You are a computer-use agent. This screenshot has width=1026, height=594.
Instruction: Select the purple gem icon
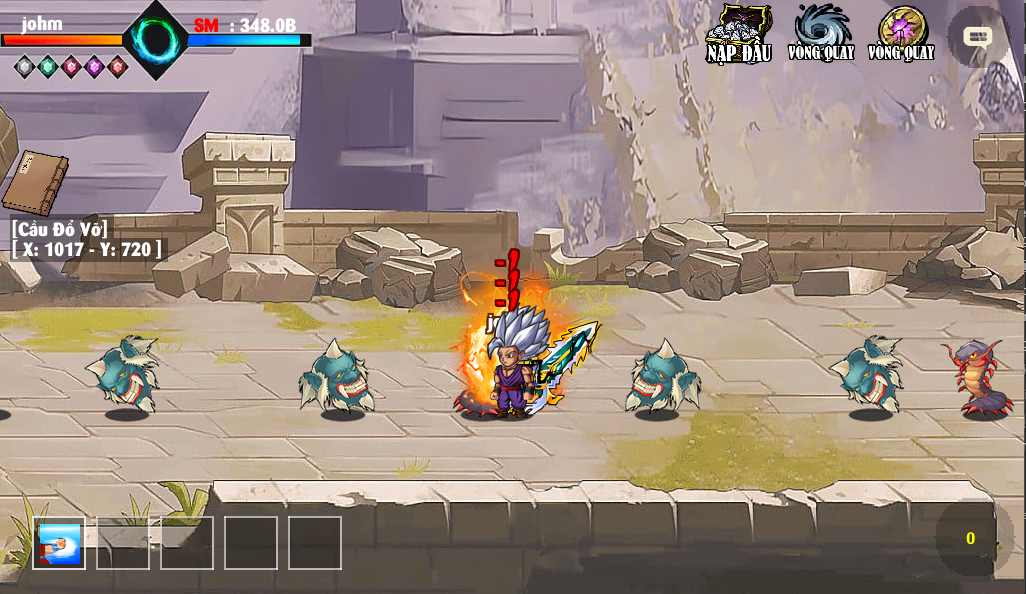pyautogui.click(x=95, y=67)
